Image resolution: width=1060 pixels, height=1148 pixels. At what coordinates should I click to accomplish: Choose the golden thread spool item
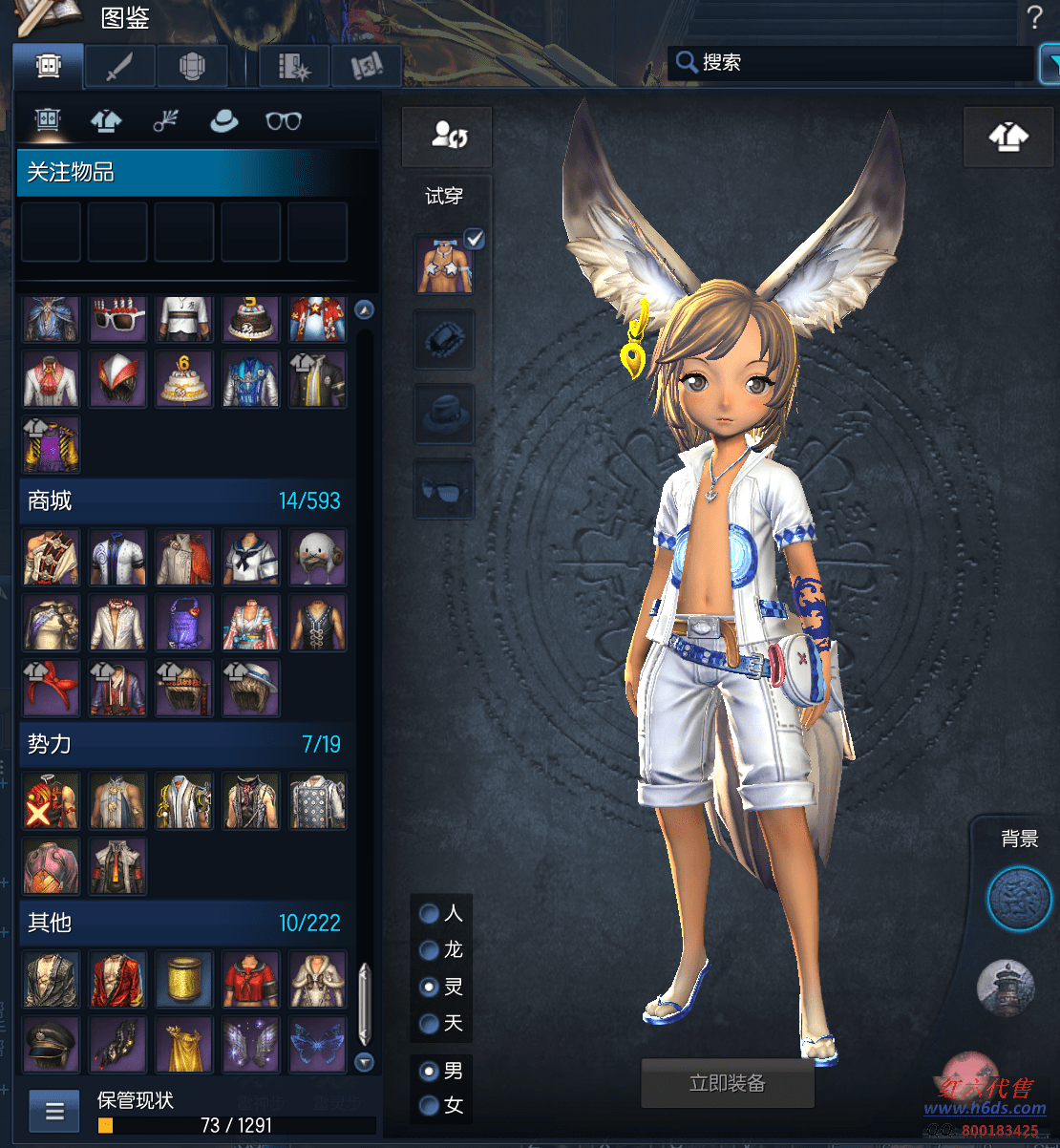(184, 979)
